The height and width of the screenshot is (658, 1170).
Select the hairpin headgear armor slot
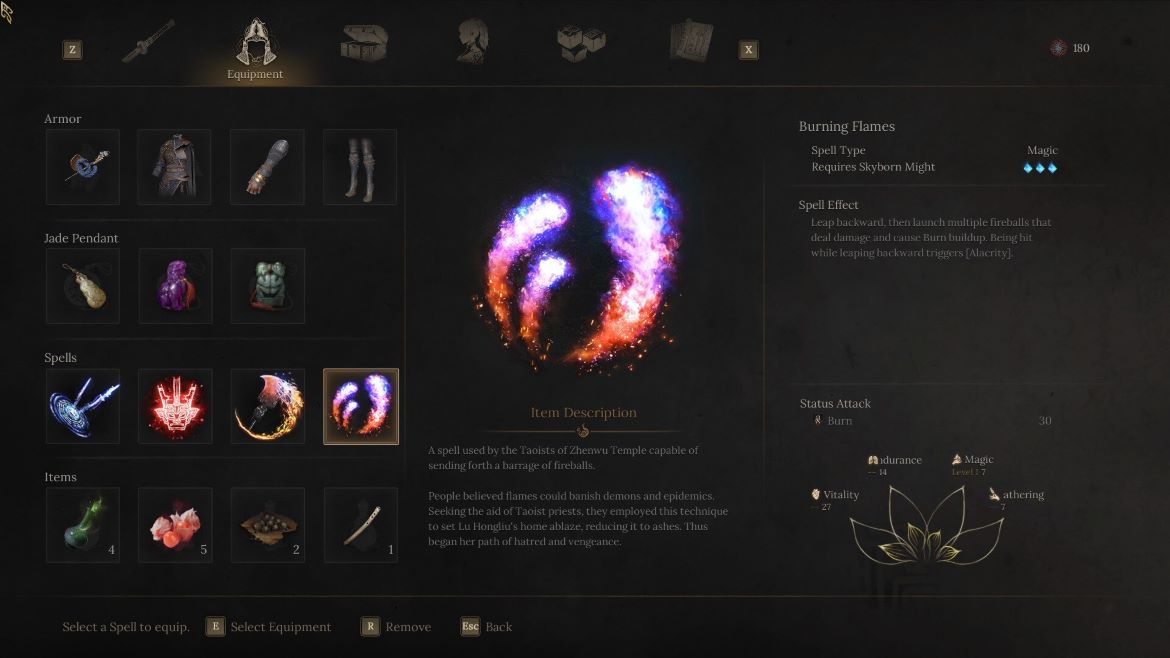coord(82,167)
